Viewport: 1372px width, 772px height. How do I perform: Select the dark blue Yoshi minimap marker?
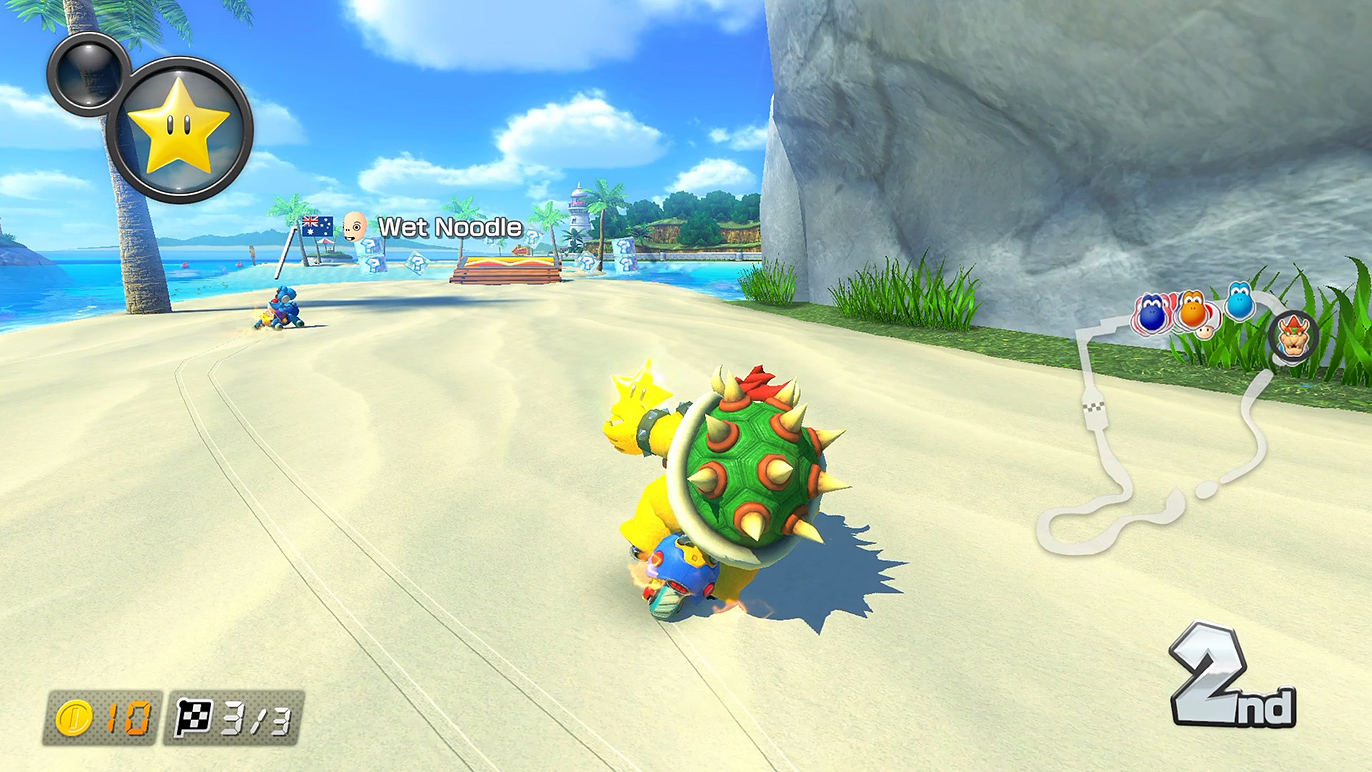(1152, 314)
